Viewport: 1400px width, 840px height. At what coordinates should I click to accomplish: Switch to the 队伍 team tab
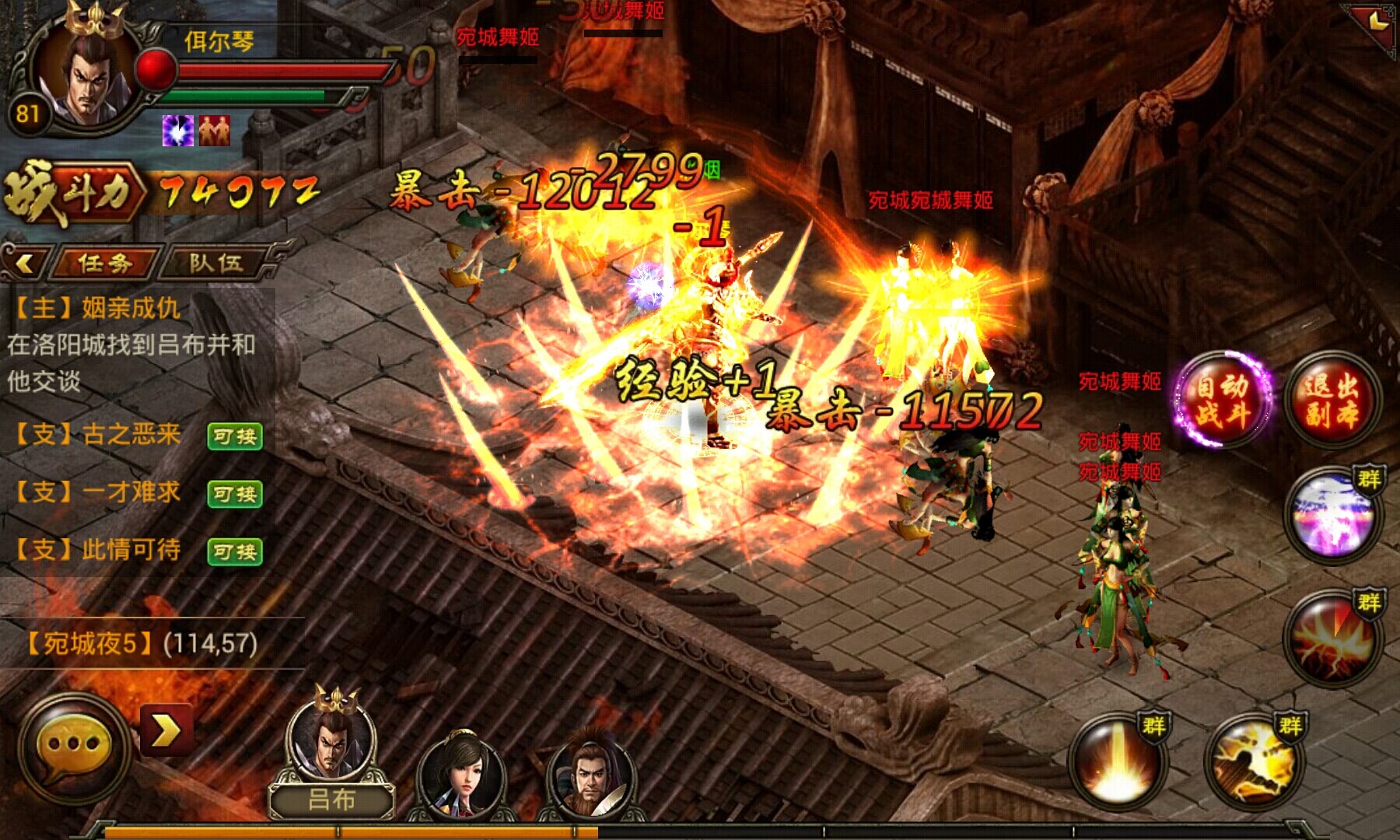coord(215,263)
